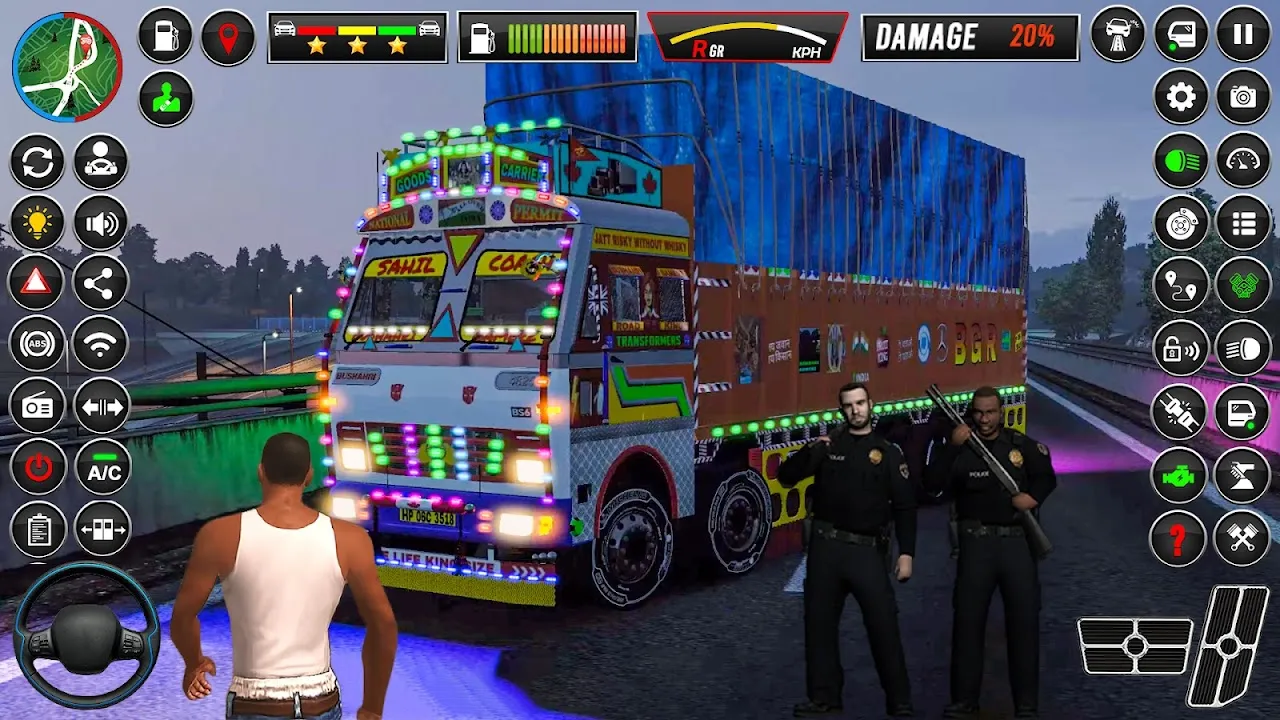Open the circular minimap
1280x720 pixels.
point(67,67)
